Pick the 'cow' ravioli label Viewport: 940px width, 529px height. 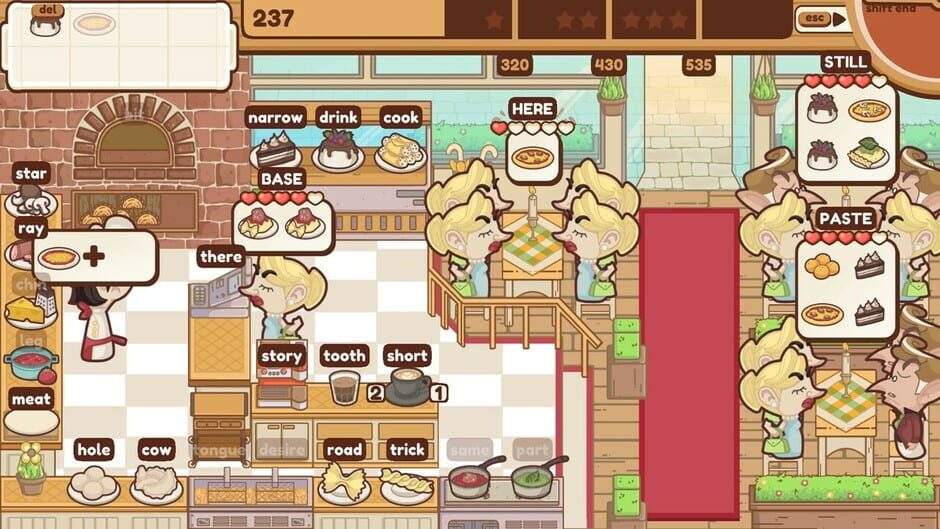pyautogui.click(x=156, y=450)
